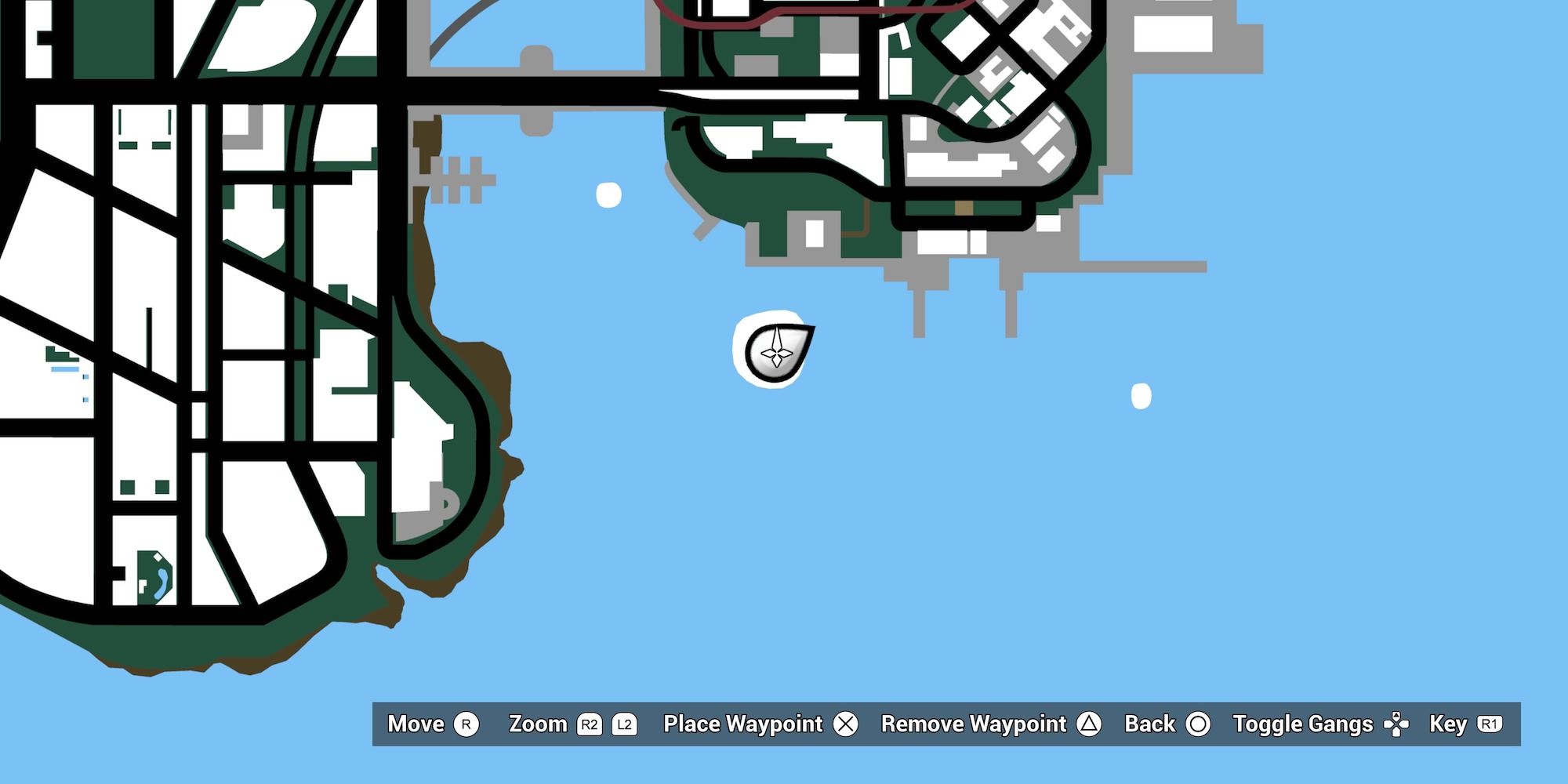Disable the waypoint using Remove Waypoint
This screenshot has width=1568, height=784.
(973, 724)
